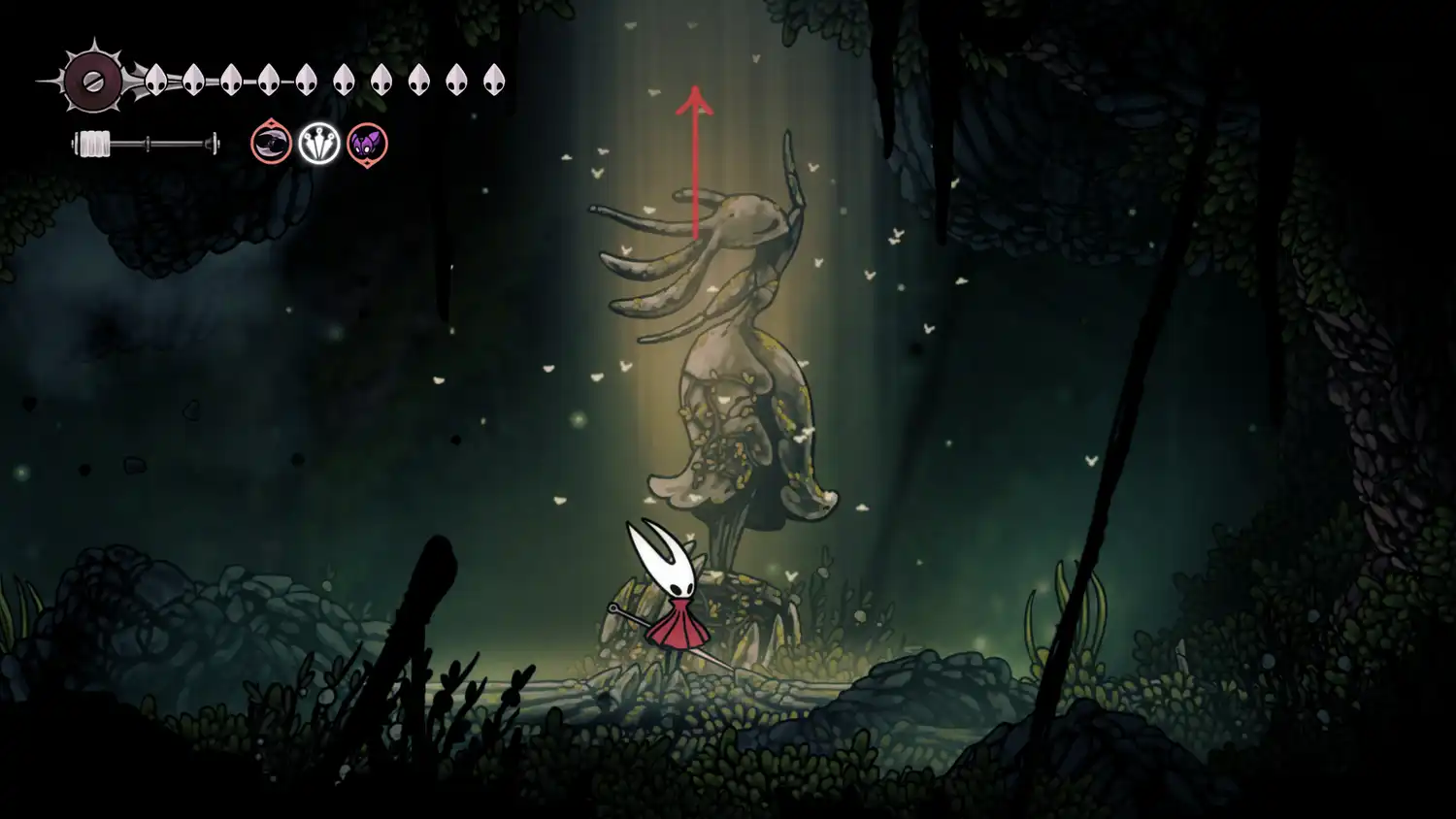1456x819 pixels.
Task: Select the Curveclaw throwing tool icon
Action: (270, 144)
